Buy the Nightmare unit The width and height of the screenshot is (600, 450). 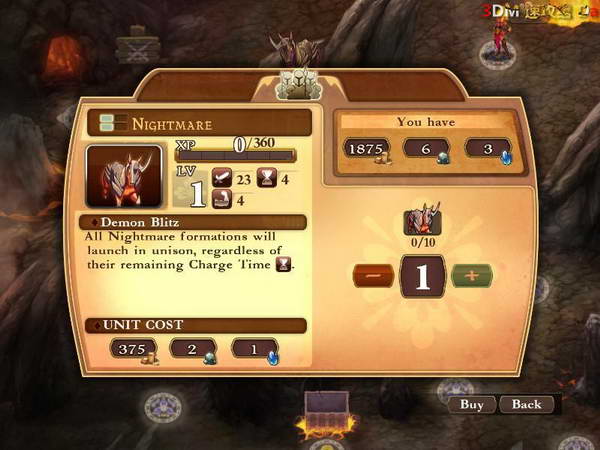click(471, 405)
